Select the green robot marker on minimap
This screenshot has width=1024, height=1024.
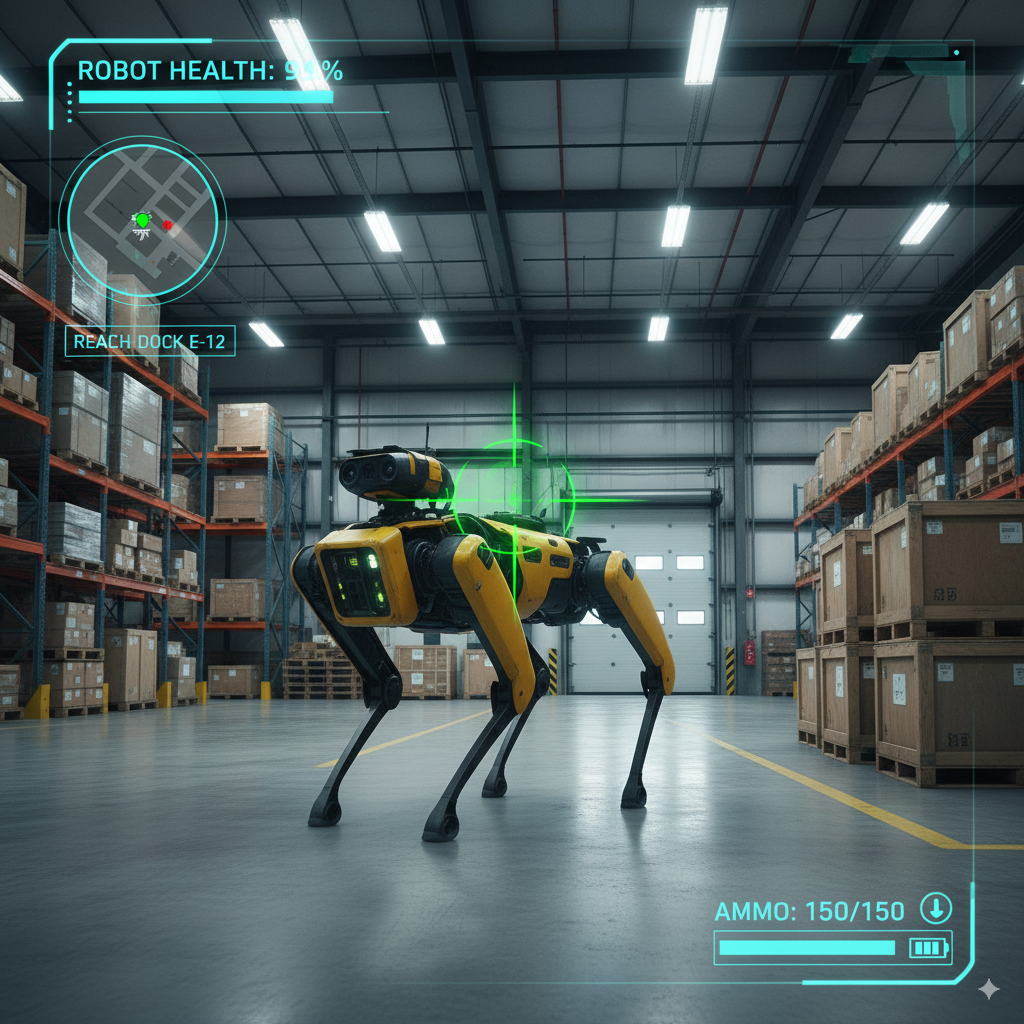pyautogui.click(x=142, y=219)
